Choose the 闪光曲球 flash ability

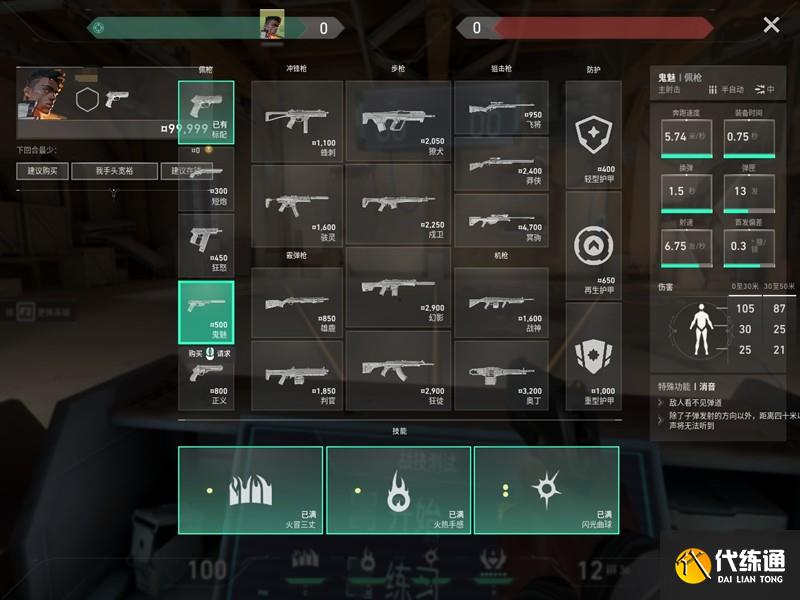pos(546,489)
